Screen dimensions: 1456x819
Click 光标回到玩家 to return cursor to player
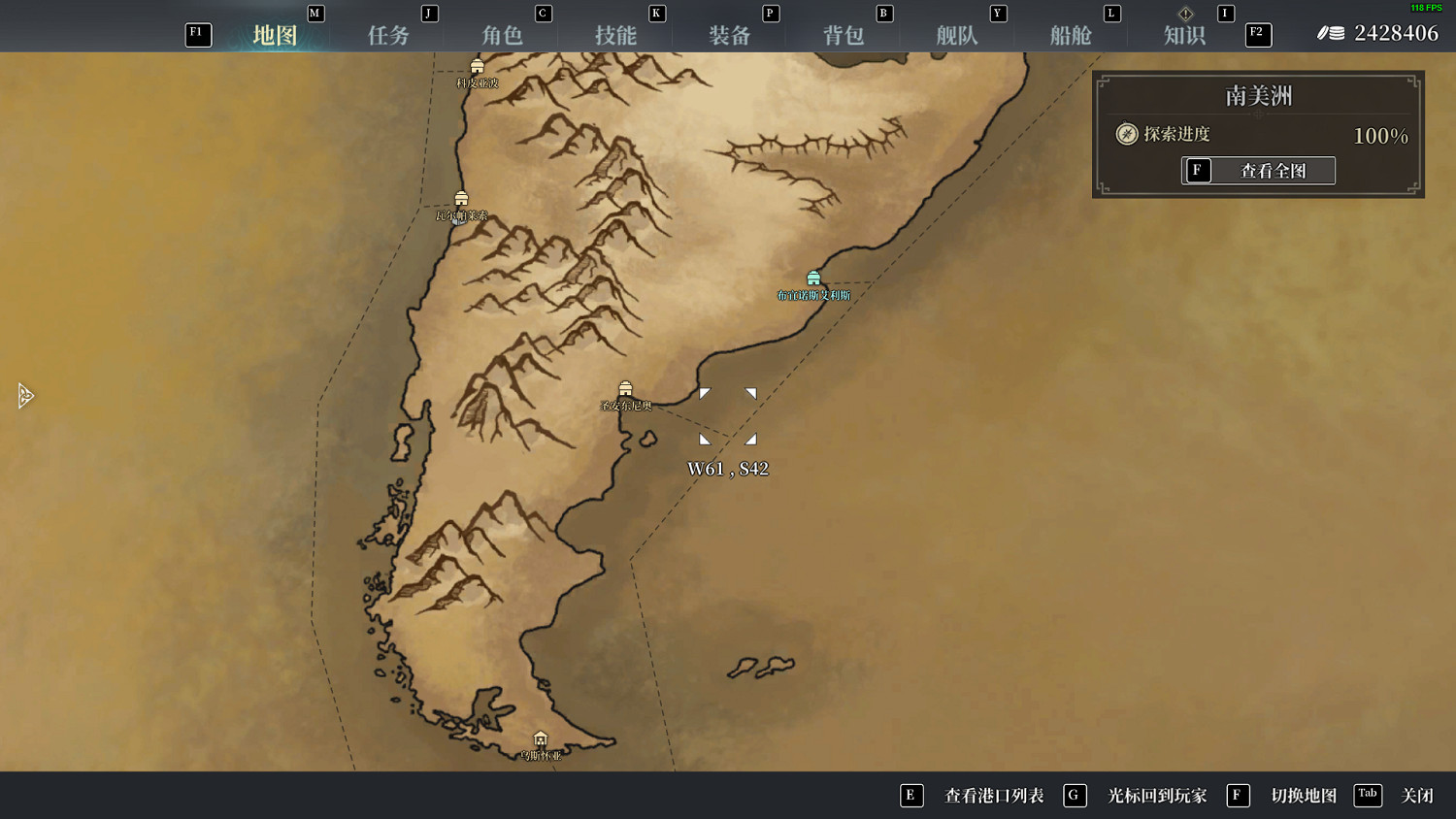[x=1157, y=795]
